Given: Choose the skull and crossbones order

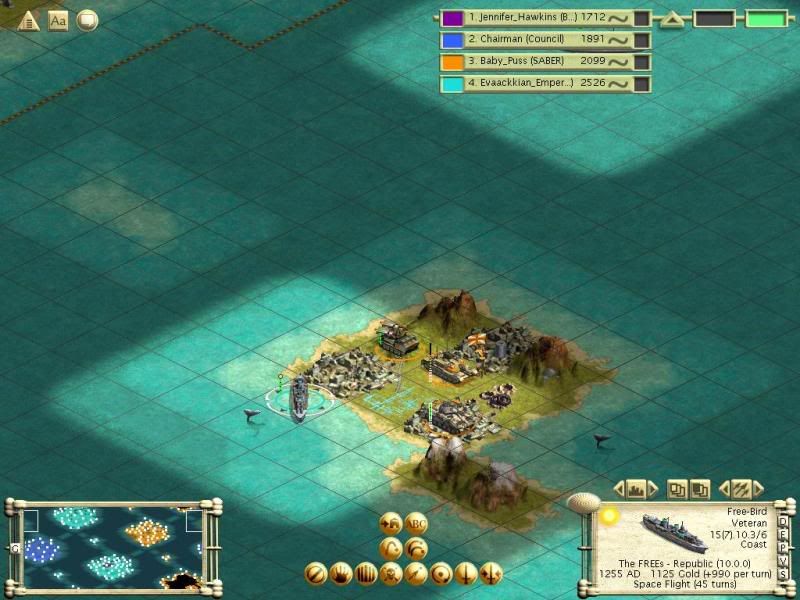Looking at the screenshot, I should 391,574.
